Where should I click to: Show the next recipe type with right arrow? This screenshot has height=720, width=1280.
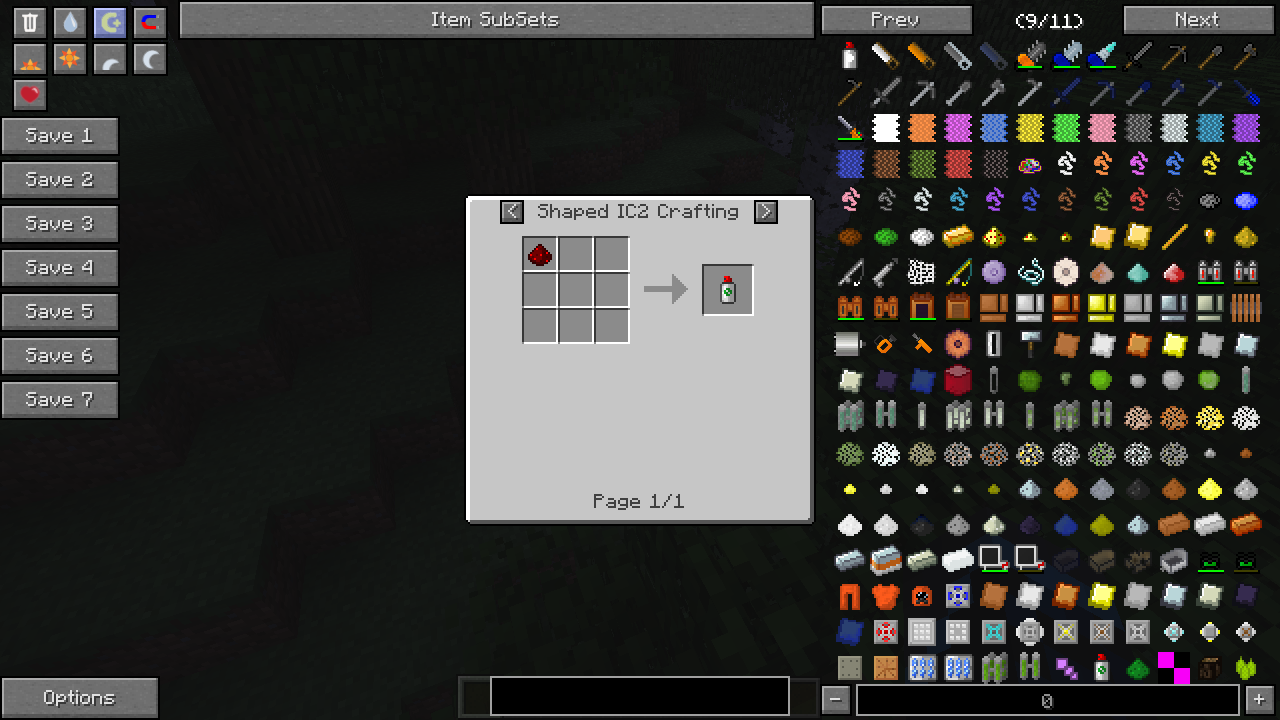point(765,212)
